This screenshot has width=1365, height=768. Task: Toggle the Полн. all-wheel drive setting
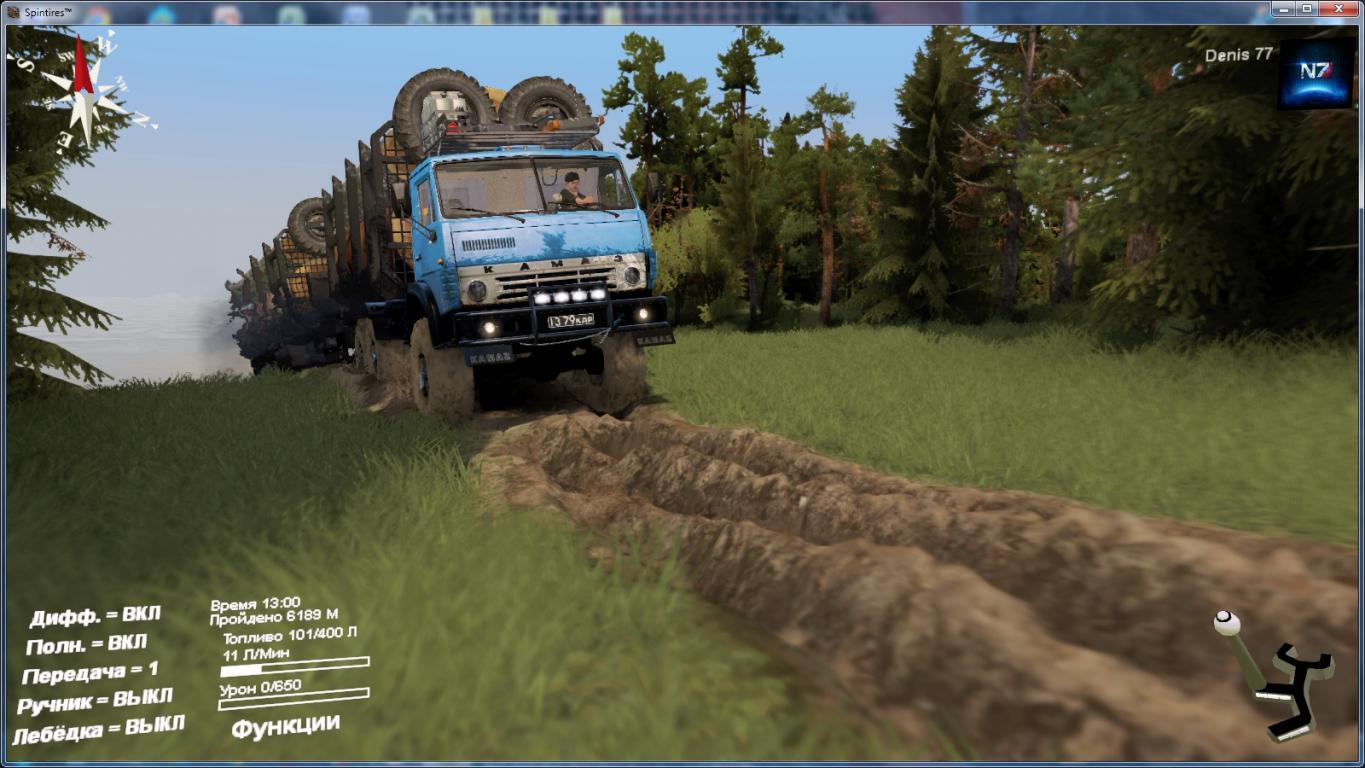click(x=87, y=644)
